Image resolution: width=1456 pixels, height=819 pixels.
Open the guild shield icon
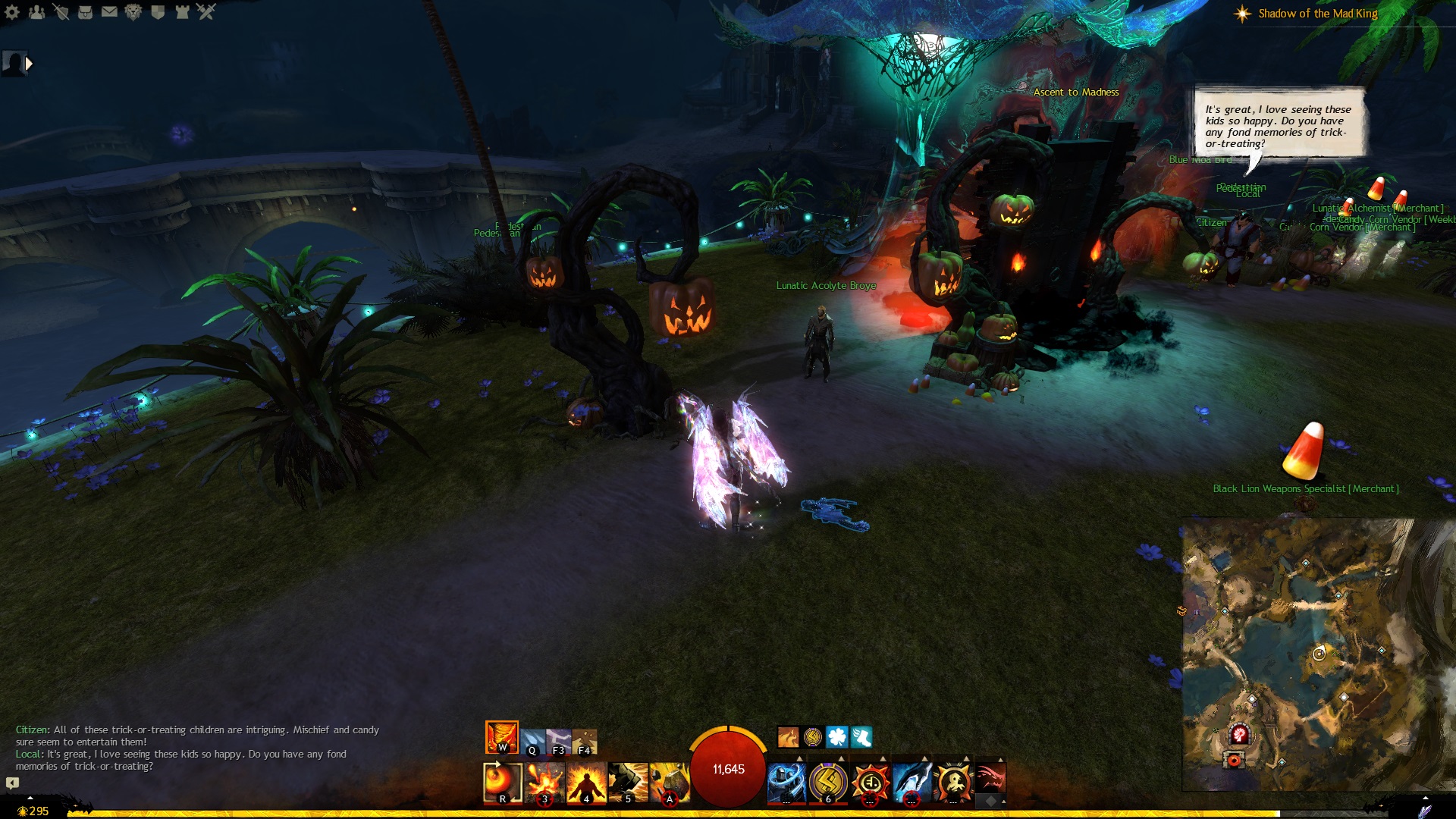pyautogui.click(x=158, y=12)
